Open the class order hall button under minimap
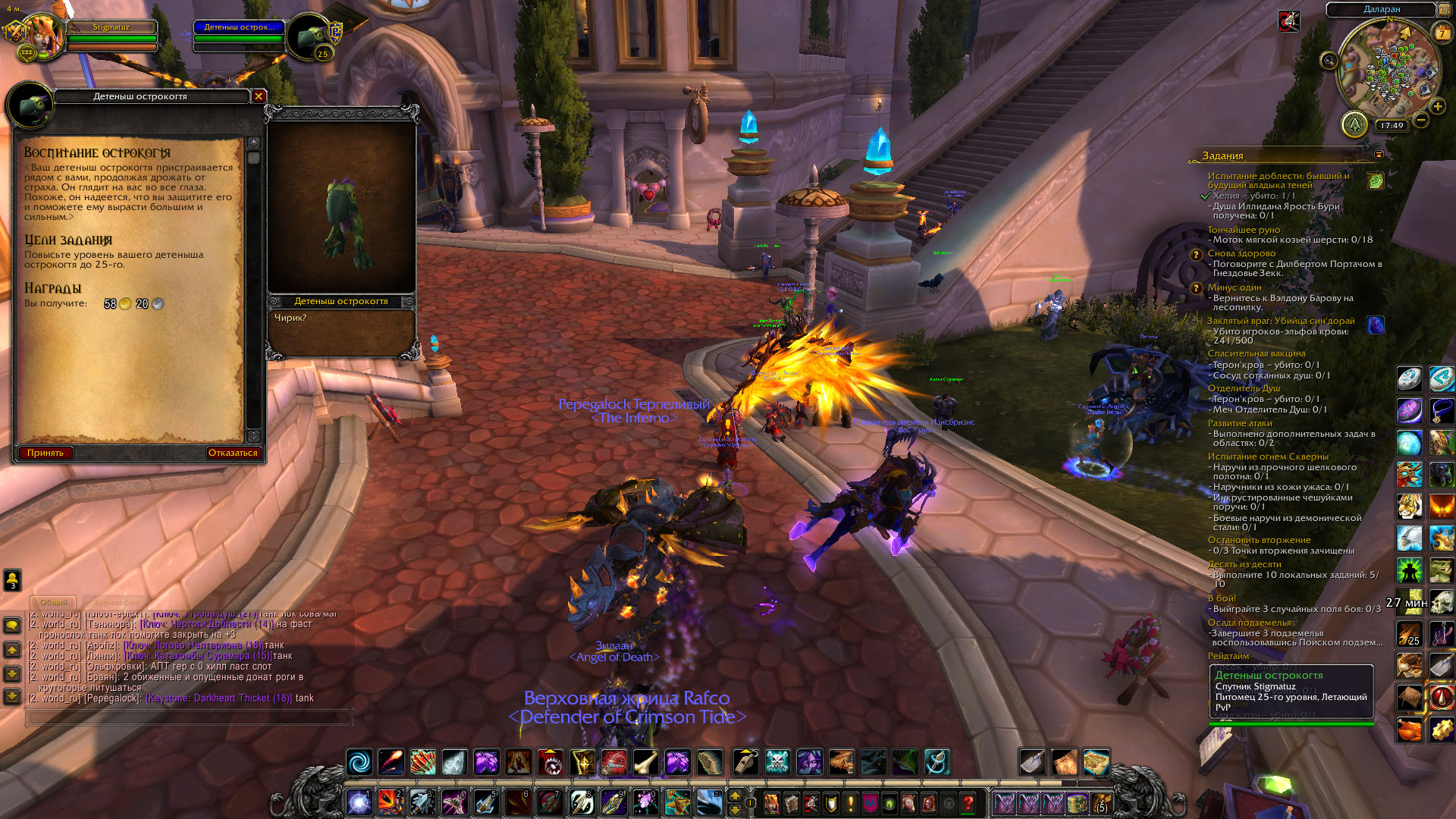1456x819 pixels. point(1354,124)
